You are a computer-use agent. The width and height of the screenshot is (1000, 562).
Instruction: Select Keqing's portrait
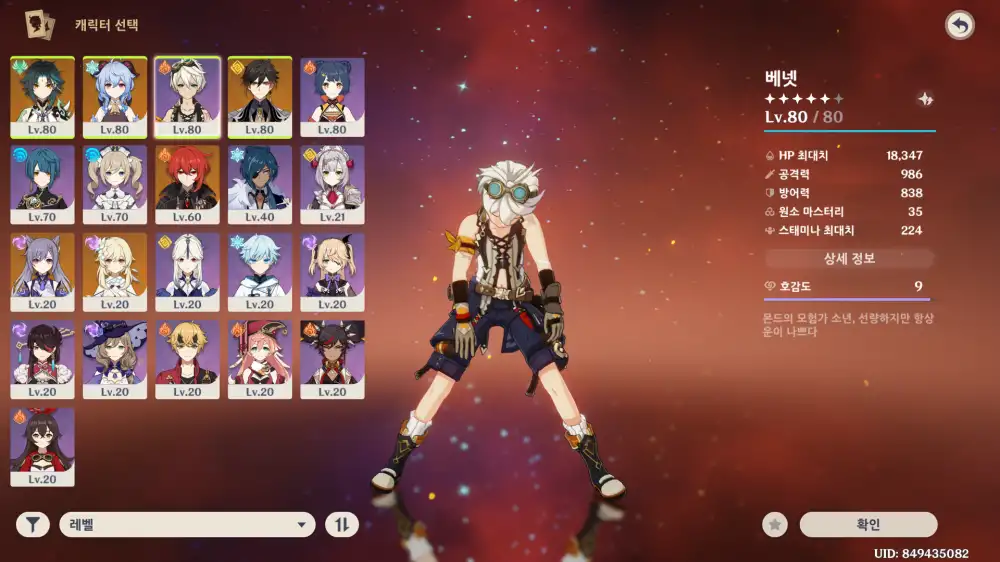tap(42, 272)
